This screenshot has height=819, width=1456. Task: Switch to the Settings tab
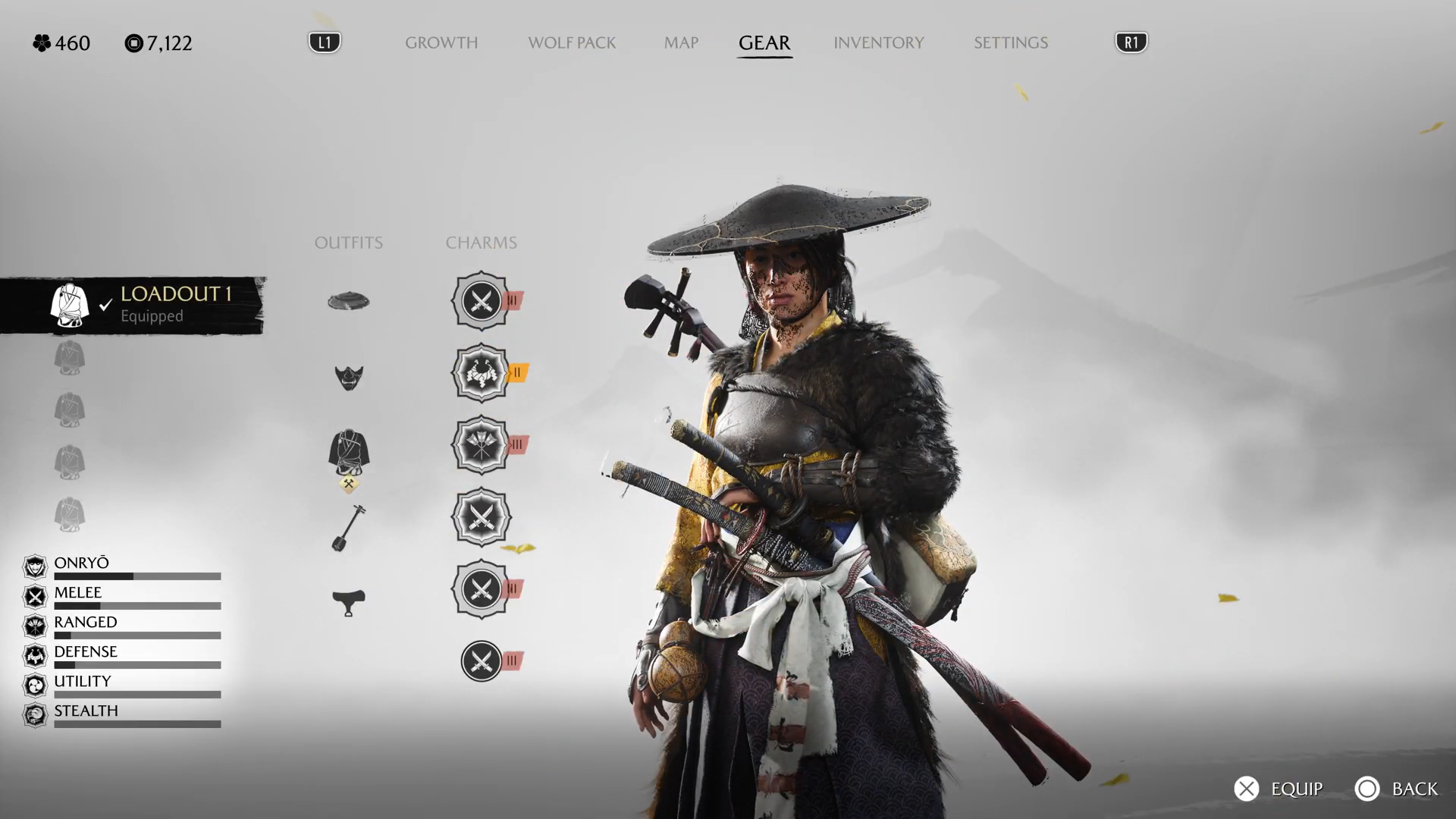click(1010, 42)
